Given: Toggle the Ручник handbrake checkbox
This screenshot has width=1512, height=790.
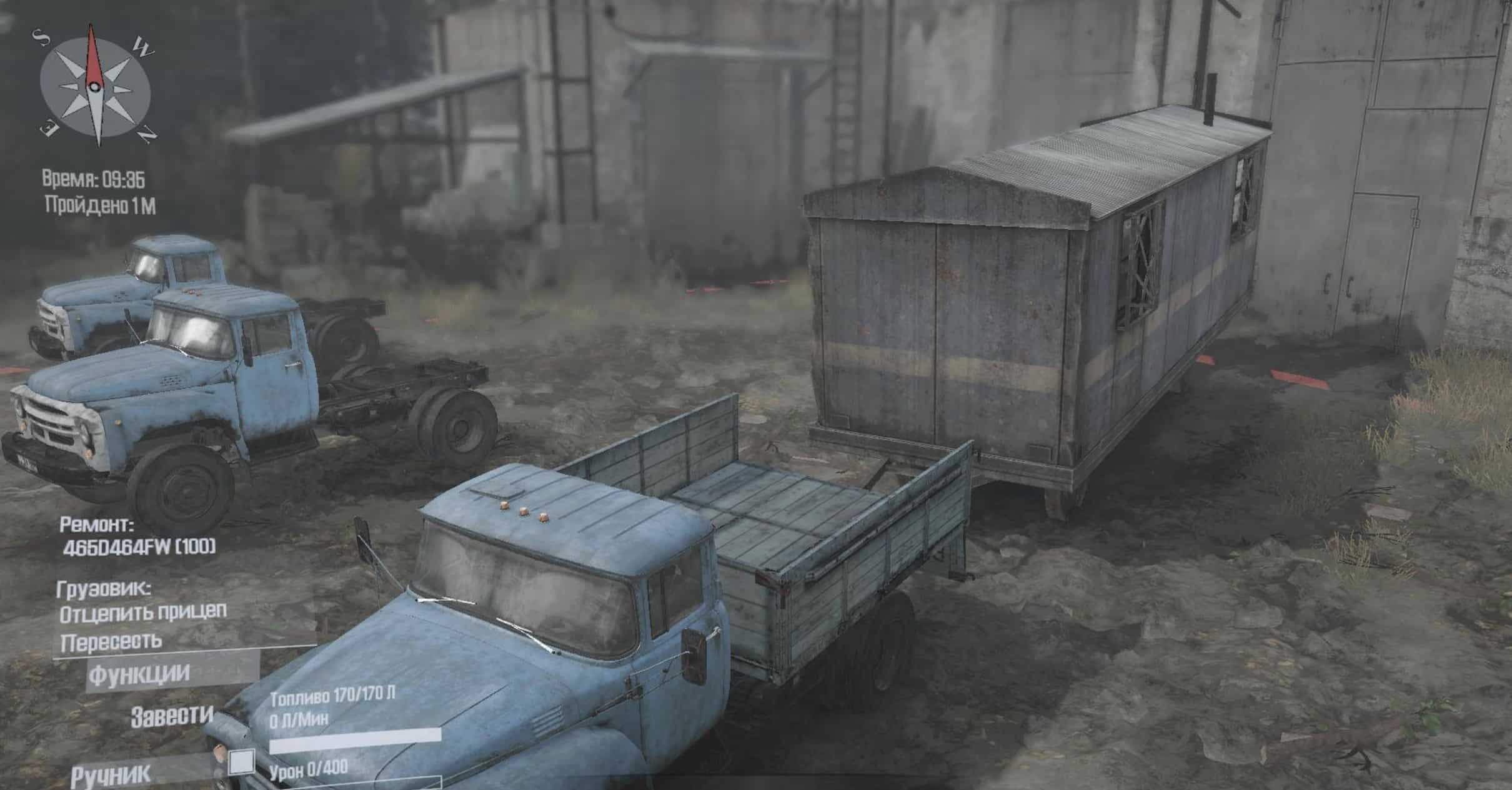Looking at the screenshot, I should [241, 762].
